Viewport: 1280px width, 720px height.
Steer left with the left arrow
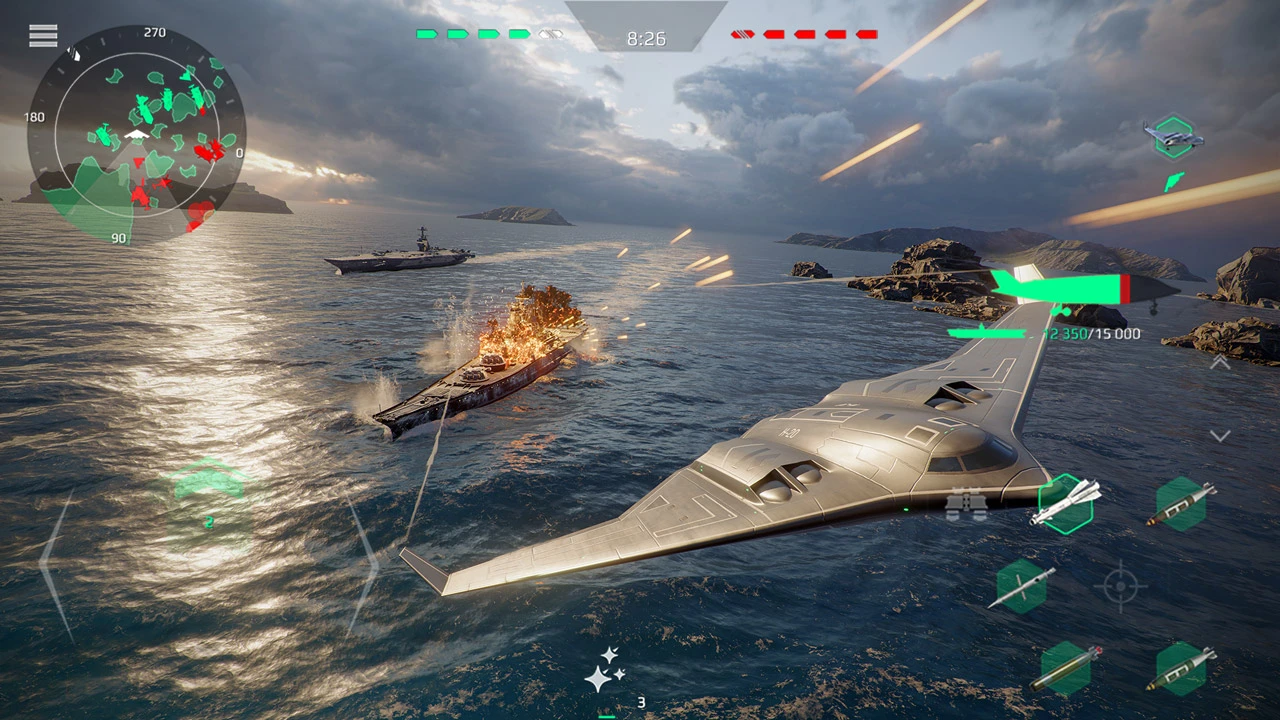point(56,564)
